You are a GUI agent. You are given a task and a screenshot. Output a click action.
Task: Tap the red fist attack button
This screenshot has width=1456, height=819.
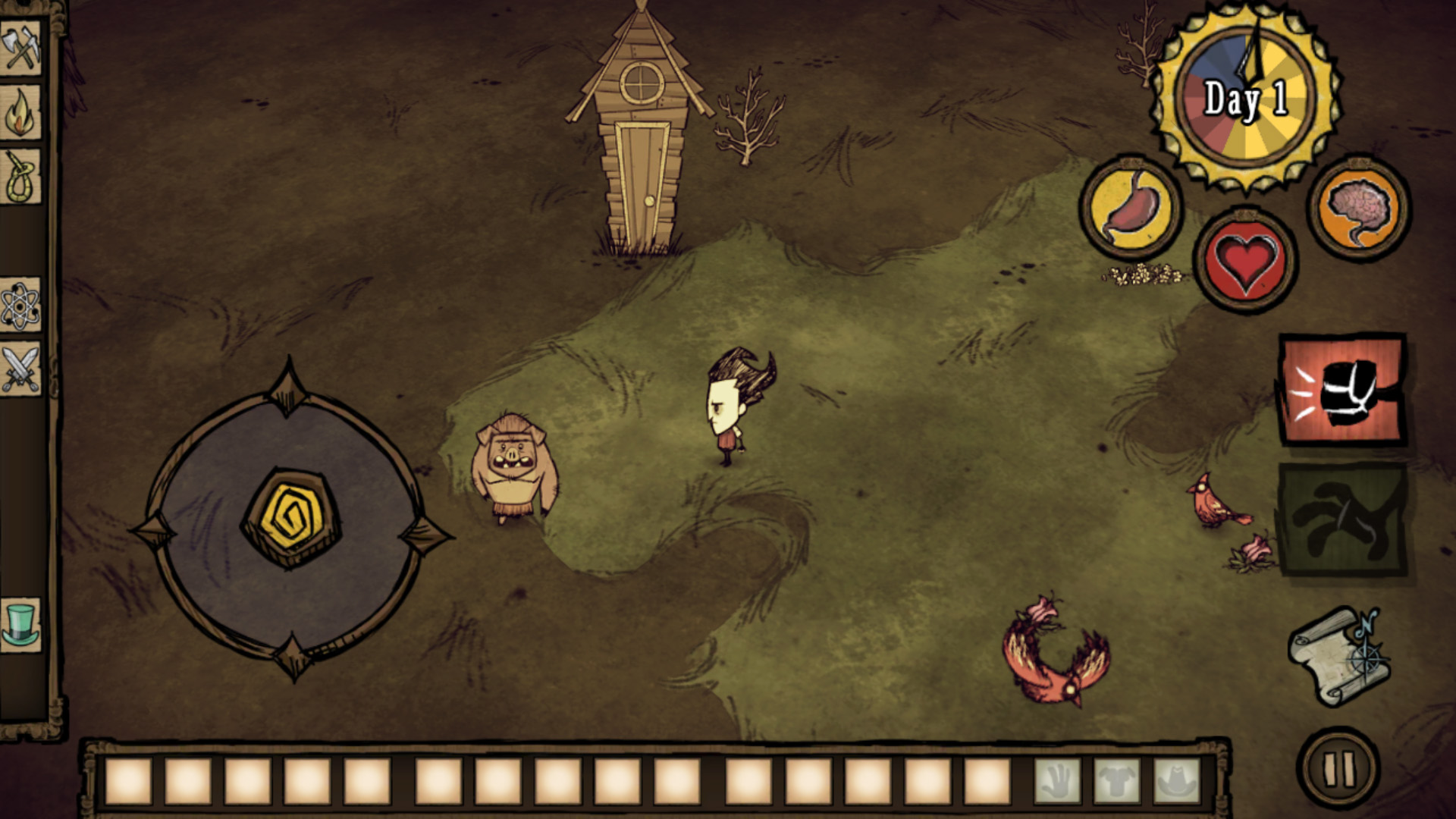pyautogui.click(x=1341, y=390)
